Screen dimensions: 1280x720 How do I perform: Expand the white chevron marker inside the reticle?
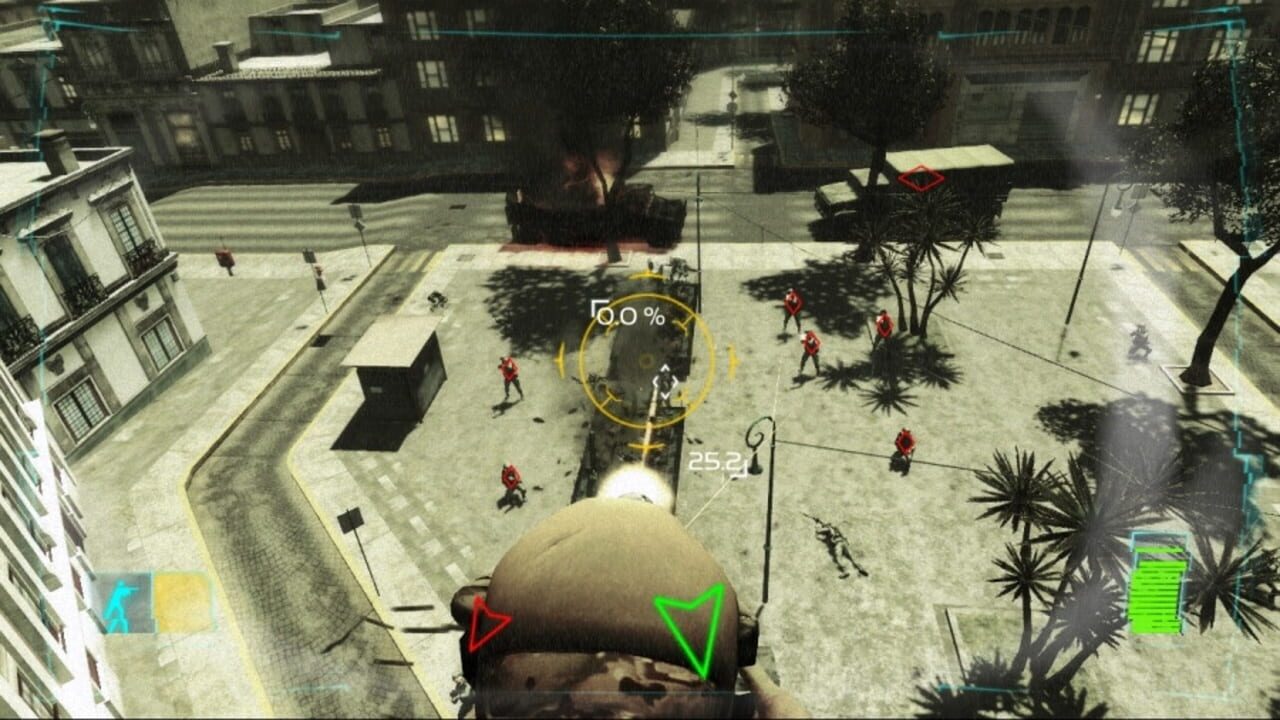tap(665, 381)
